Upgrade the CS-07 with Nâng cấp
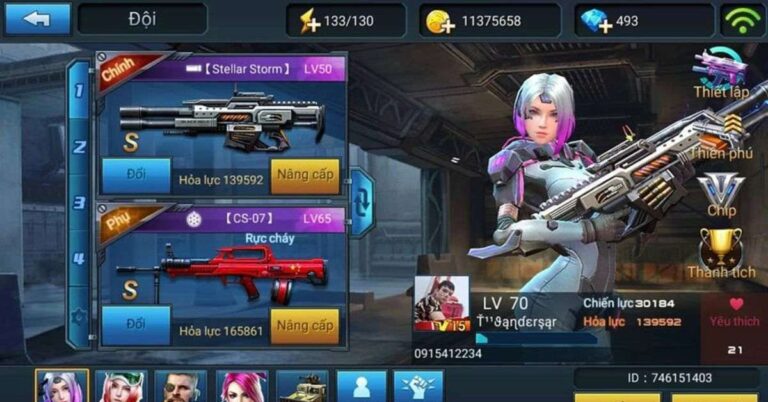The height and width of the screenshot is (402, 768). coord(305,326)
